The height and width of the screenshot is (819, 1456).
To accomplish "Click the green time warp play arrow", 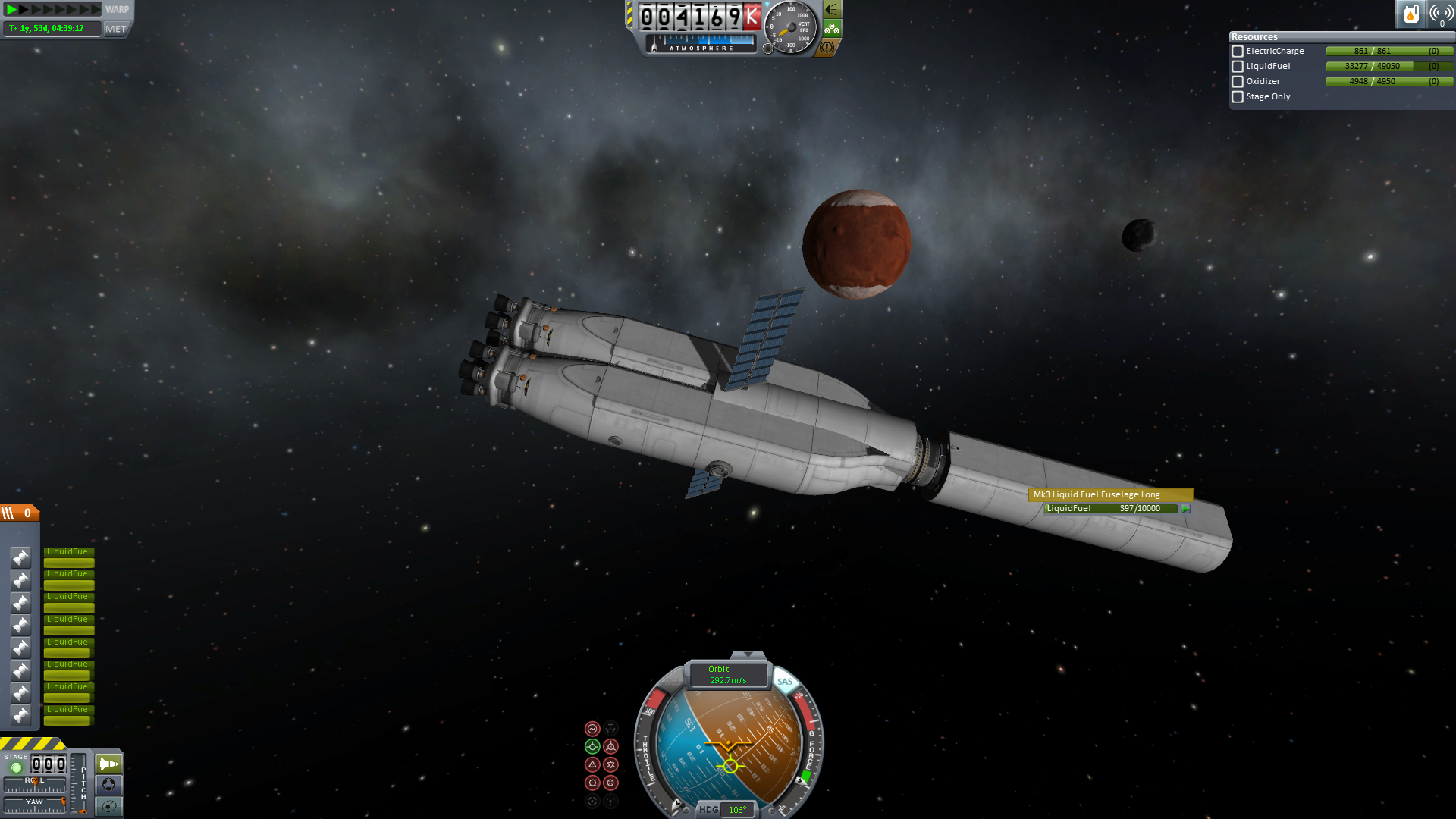I will pyautogui.click(x=12, y=10).
